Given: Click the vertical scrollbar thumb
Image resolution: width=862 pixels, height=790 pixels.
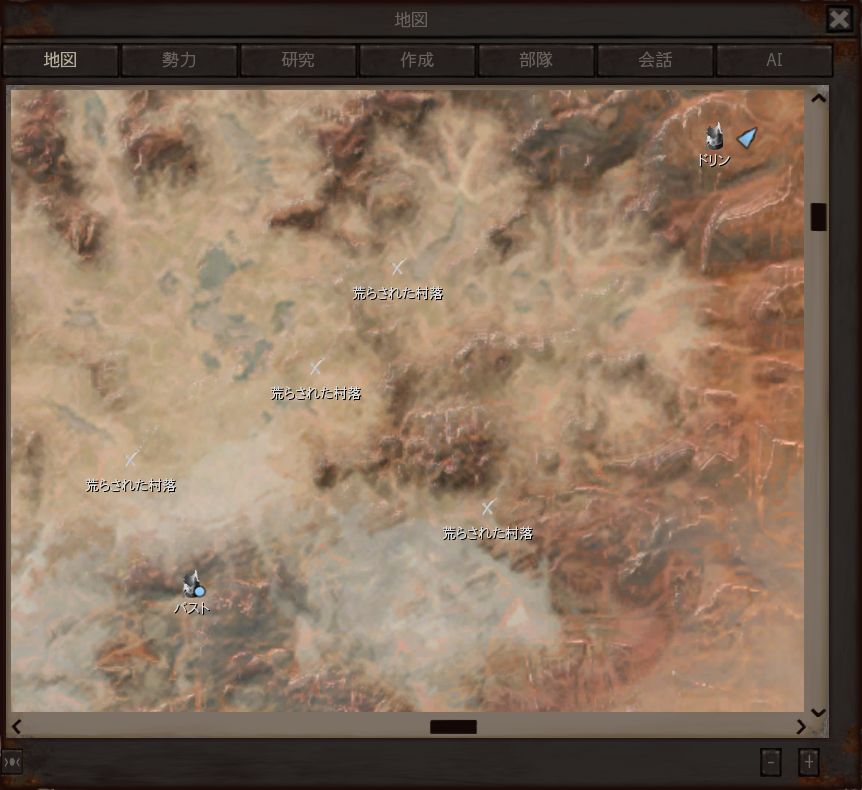Looking at the screenshot, I should pyautogui.click(x=818, y=217).
